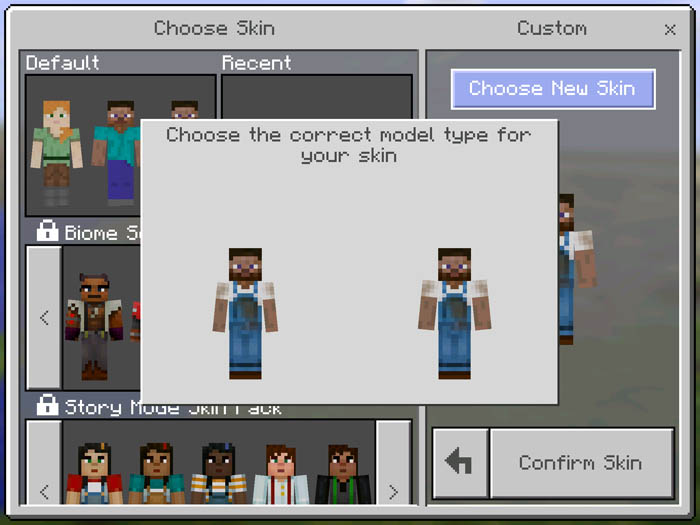Go back using the arrow button
This screenshot has width=700, height=525.
click(460, 463)
